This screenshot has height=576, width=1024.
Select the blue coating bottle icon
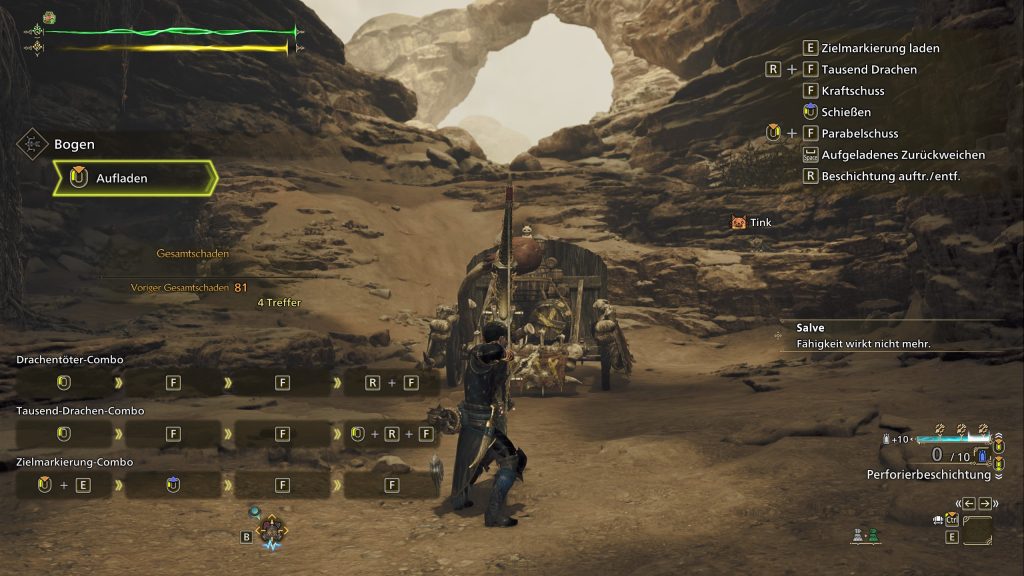[x=983, y=456]
